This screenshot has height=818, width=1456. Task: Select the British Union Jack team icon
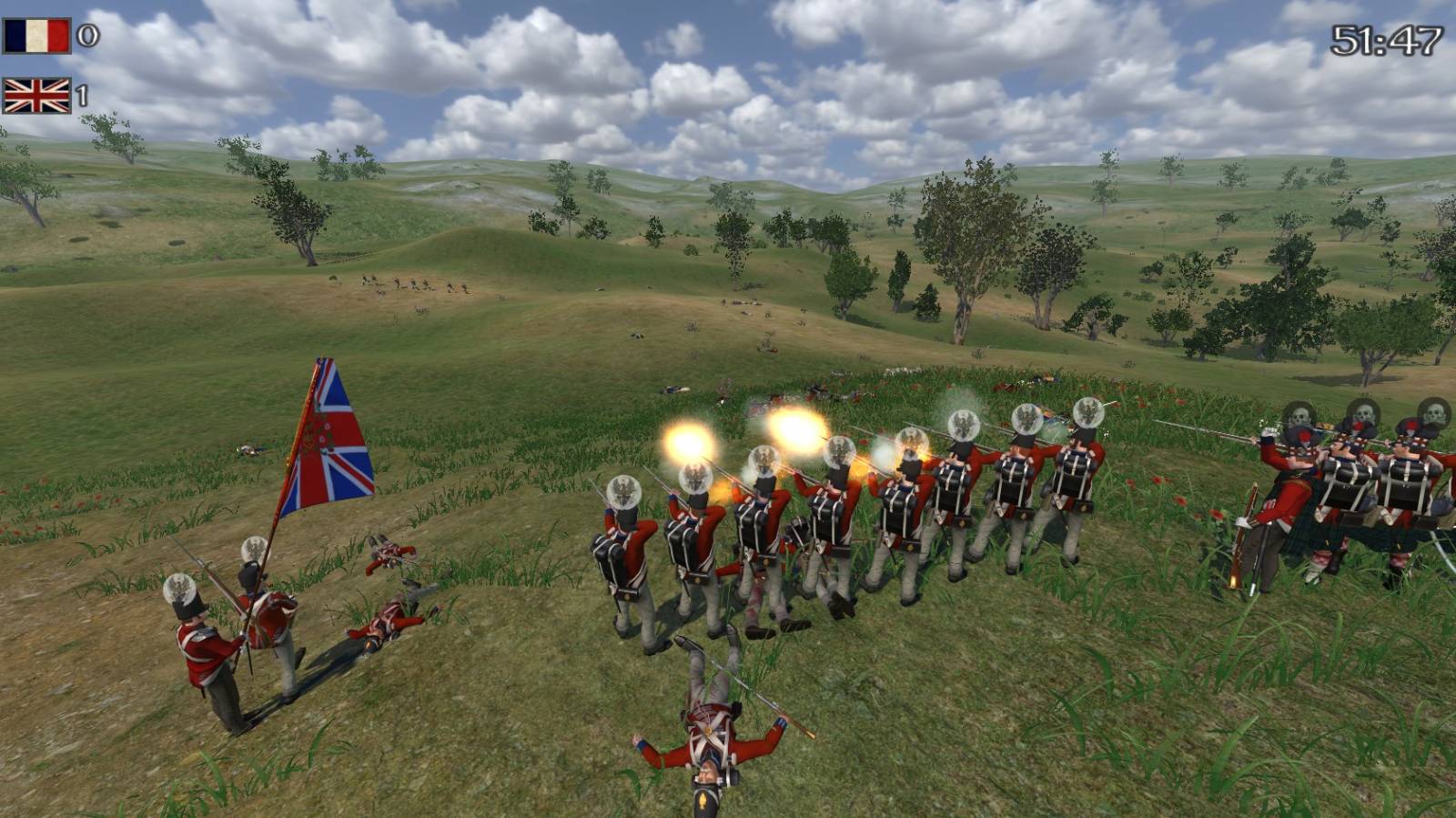coord(36,96)
